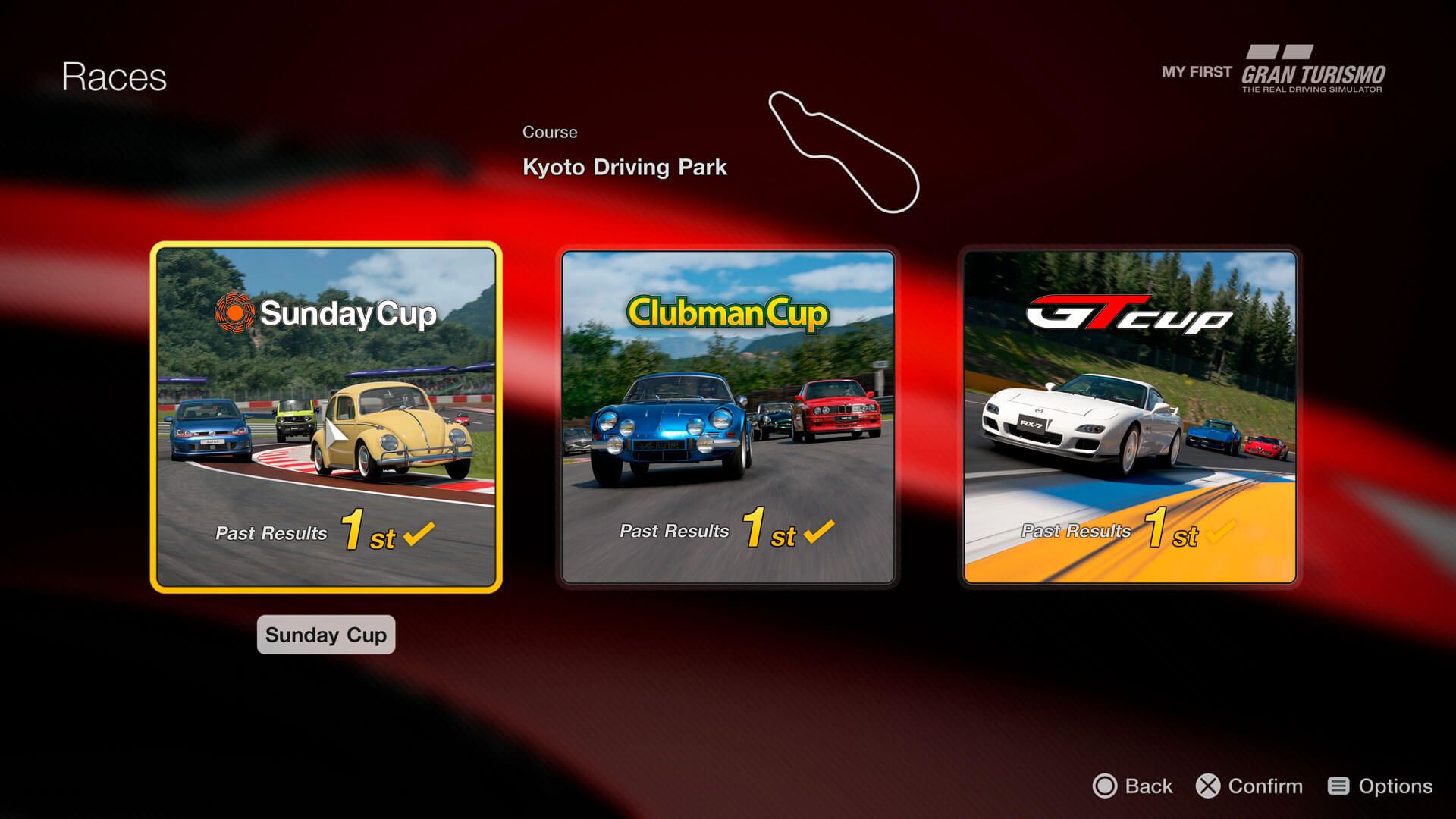Viewport: 1456px width, 819px height.
Task: Click the Sunday Cup orange logo emblem
Action: (x=235, y=313)
